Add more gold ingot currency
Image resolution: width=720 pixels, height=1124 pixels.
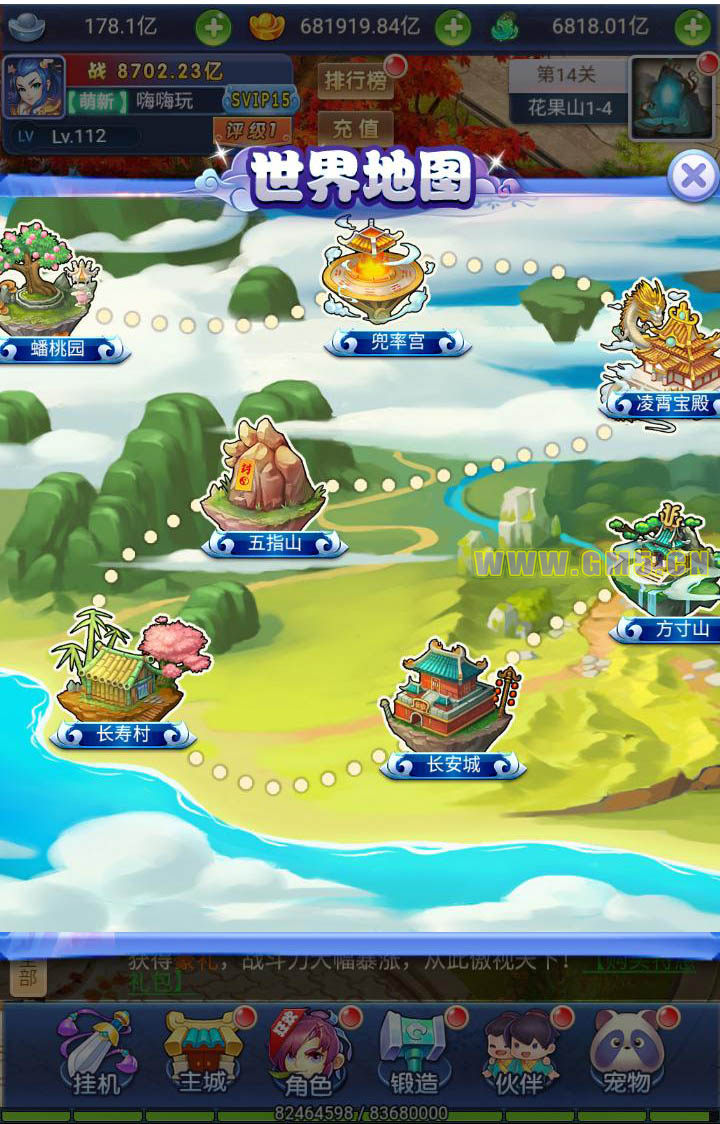click(453, 27)
